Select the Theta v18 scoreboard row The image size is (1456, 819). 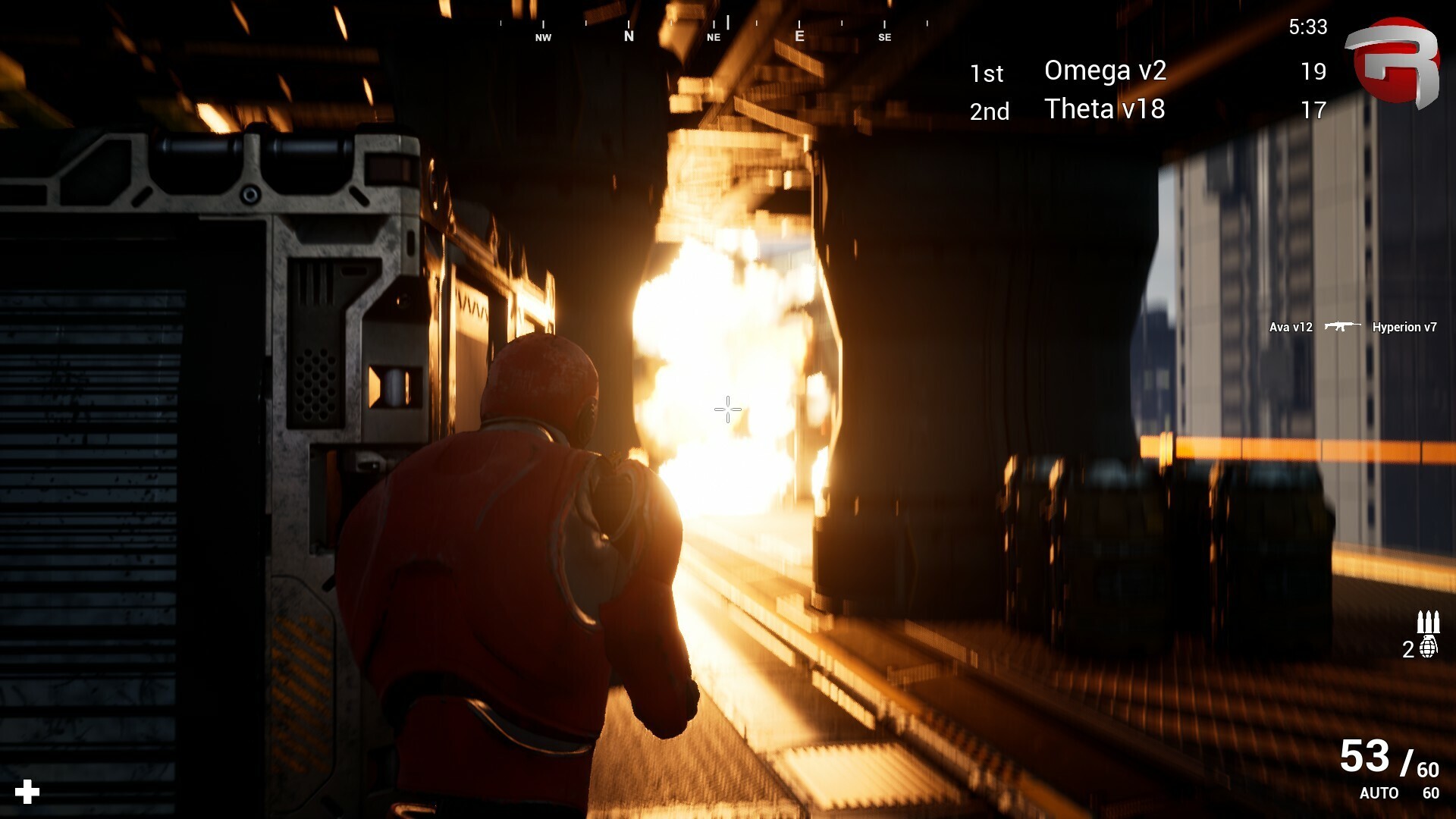click(x=1147, y=110)
